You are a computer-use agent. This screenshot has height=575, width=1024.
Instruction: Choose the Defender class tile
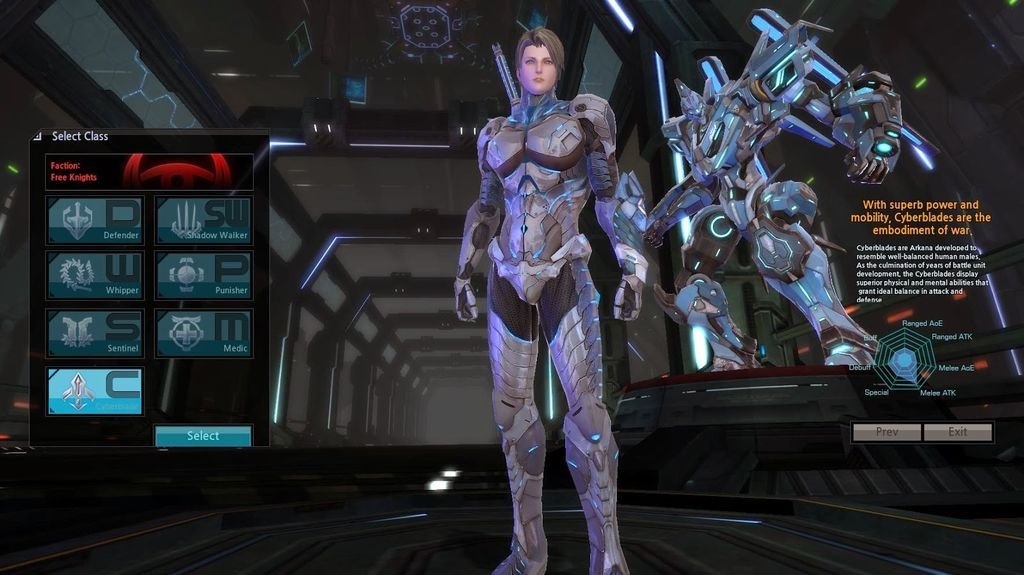tap(95, 220)
